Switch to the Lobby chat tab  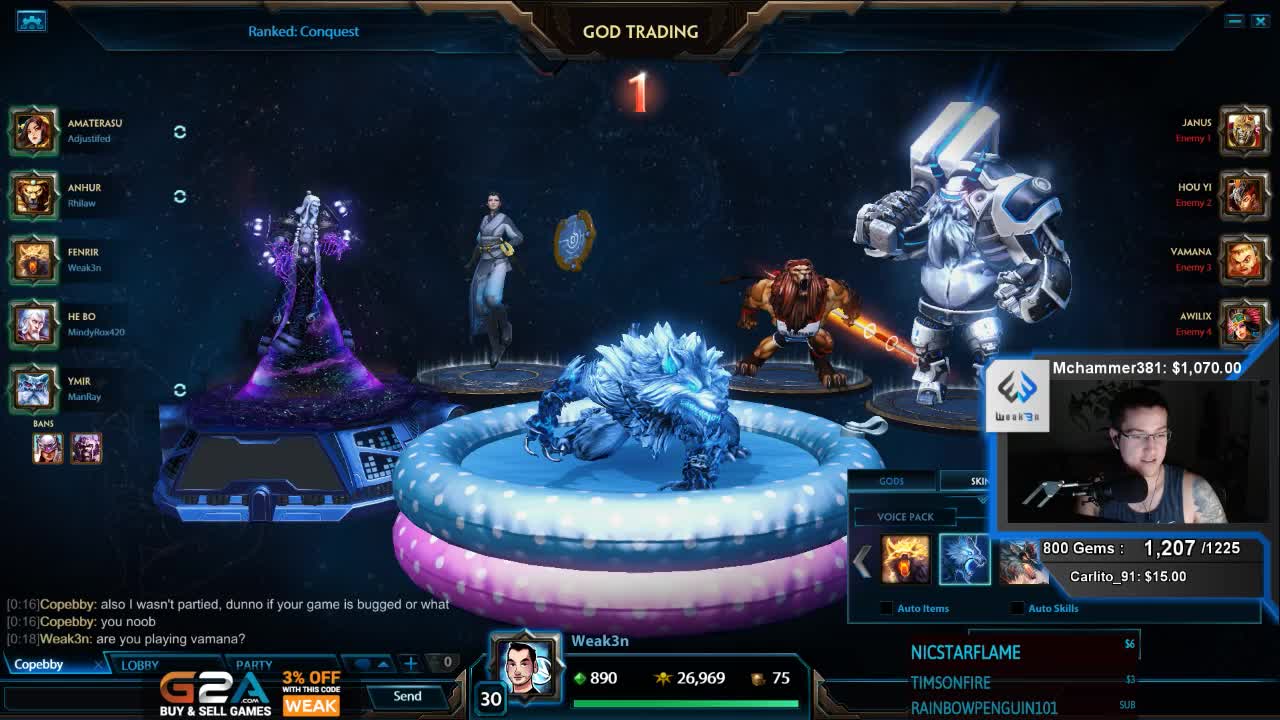pos(140,664)
